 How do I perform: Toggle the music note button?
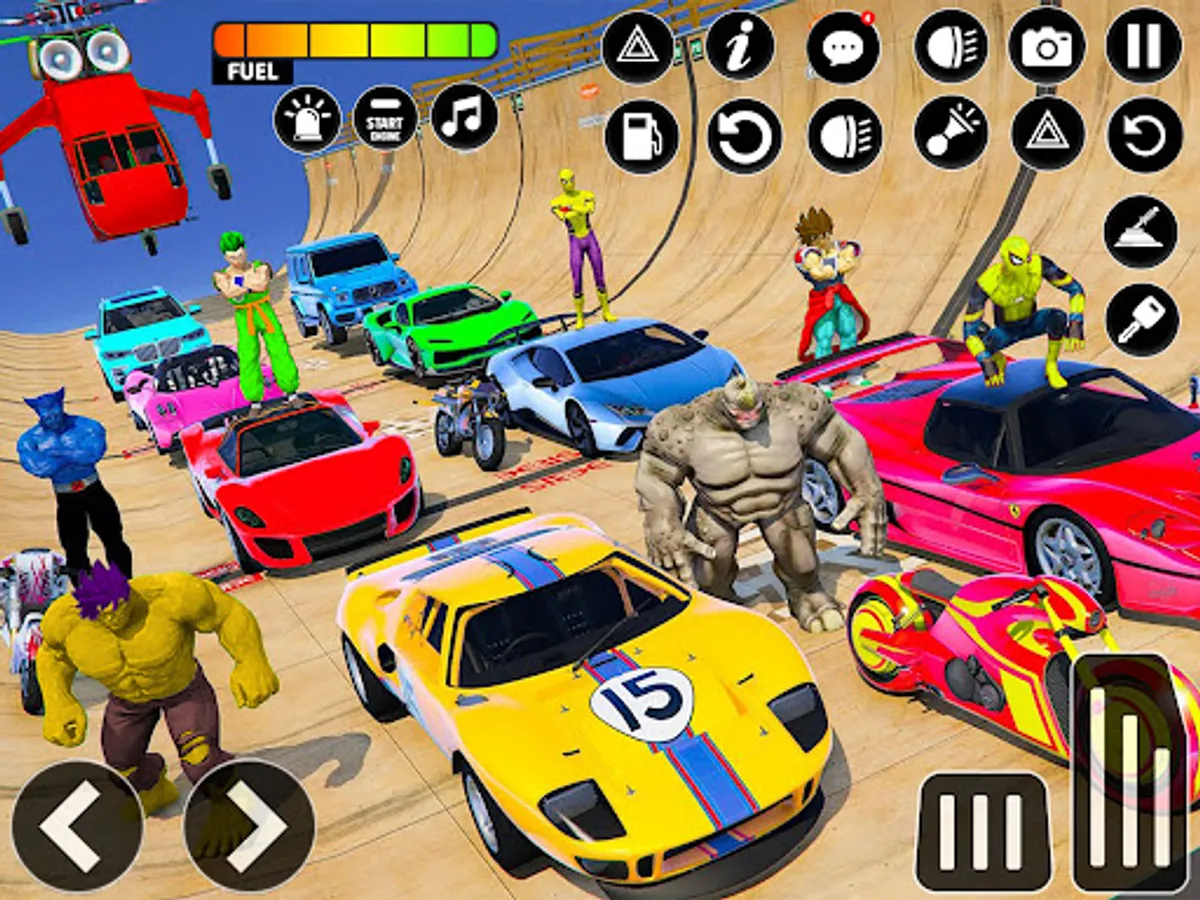click(464, 116)
